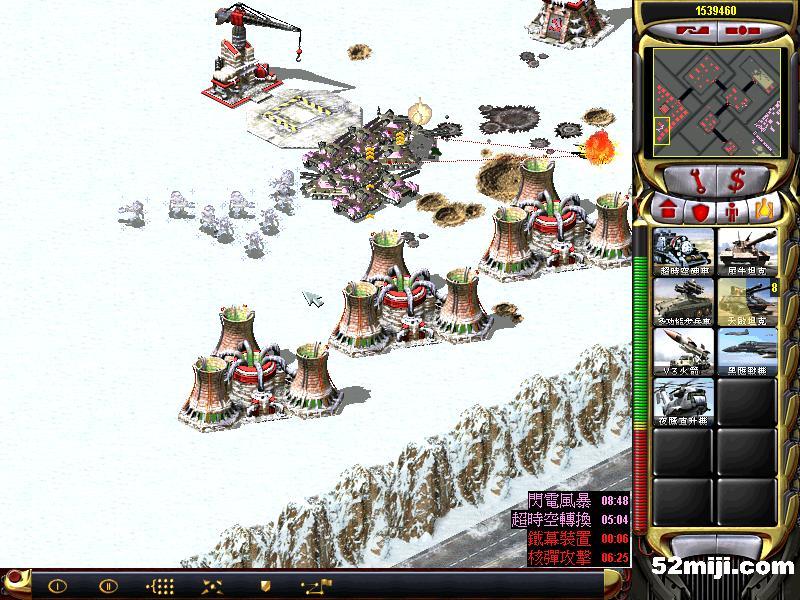Order a Black Eagle jet
Screen dimensions: 800x600
[x=746, y=351]
